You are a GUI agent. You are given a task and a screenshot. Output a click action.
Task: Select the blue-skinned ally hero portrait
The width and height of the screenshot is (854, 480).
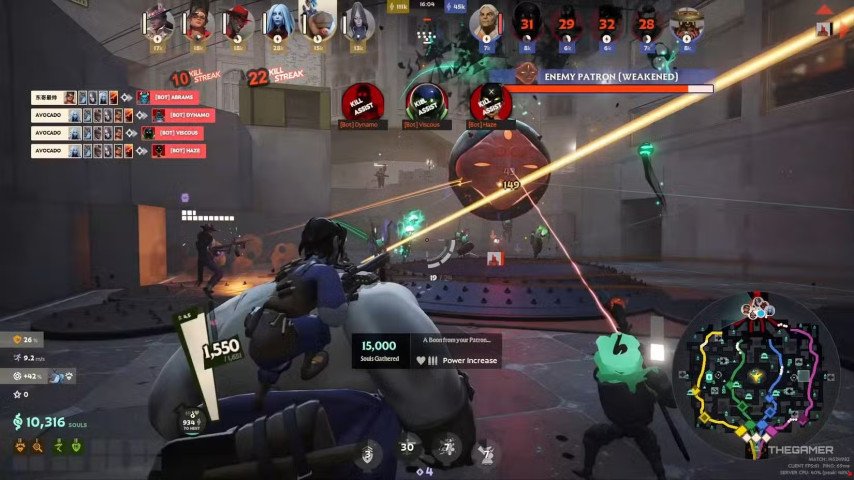pyautogui.click(x=280, y=21)
